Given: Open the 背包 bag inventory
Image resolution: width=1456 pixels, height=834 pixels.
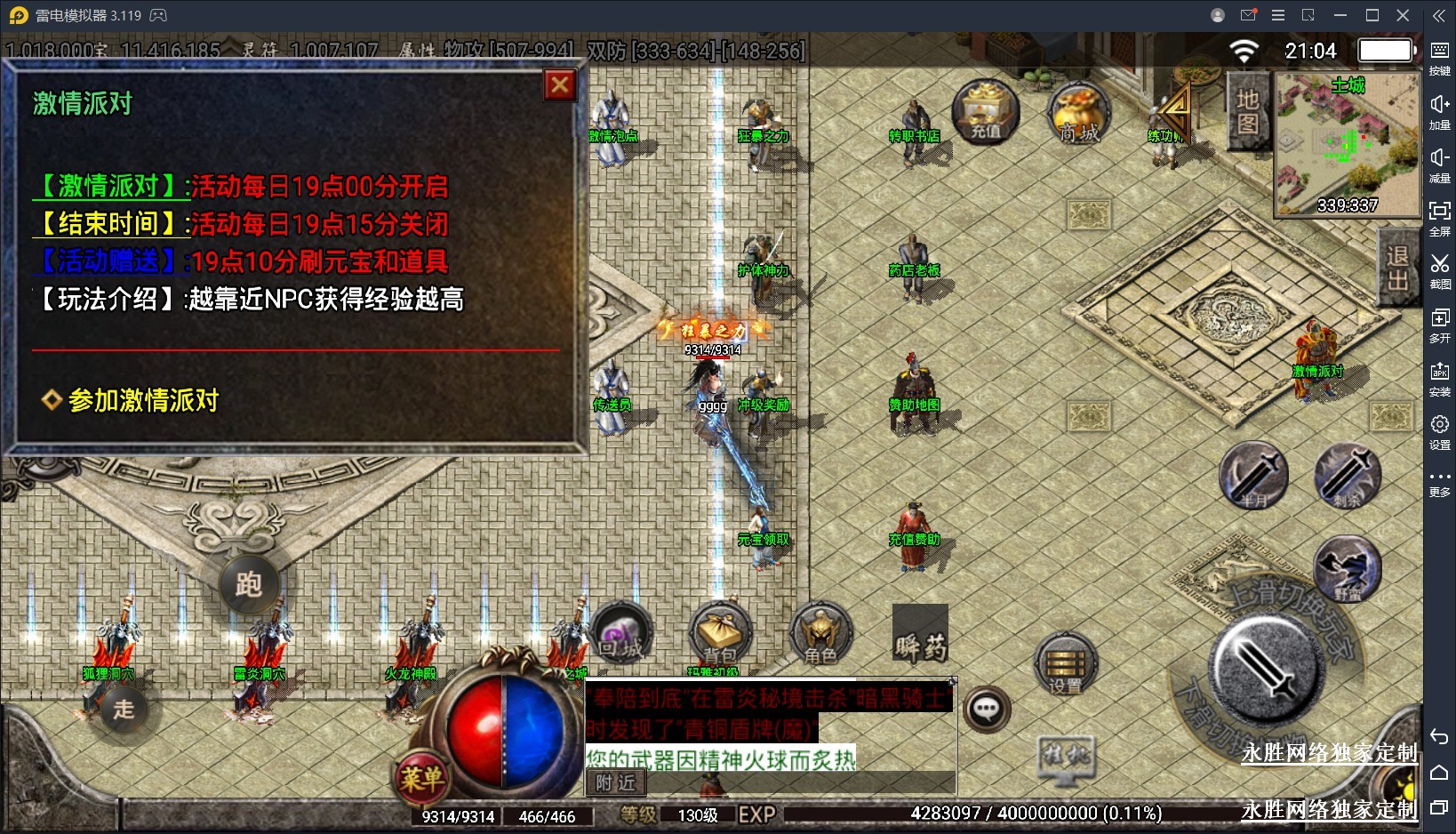Looking at the screenshot, I should point(721,635).
